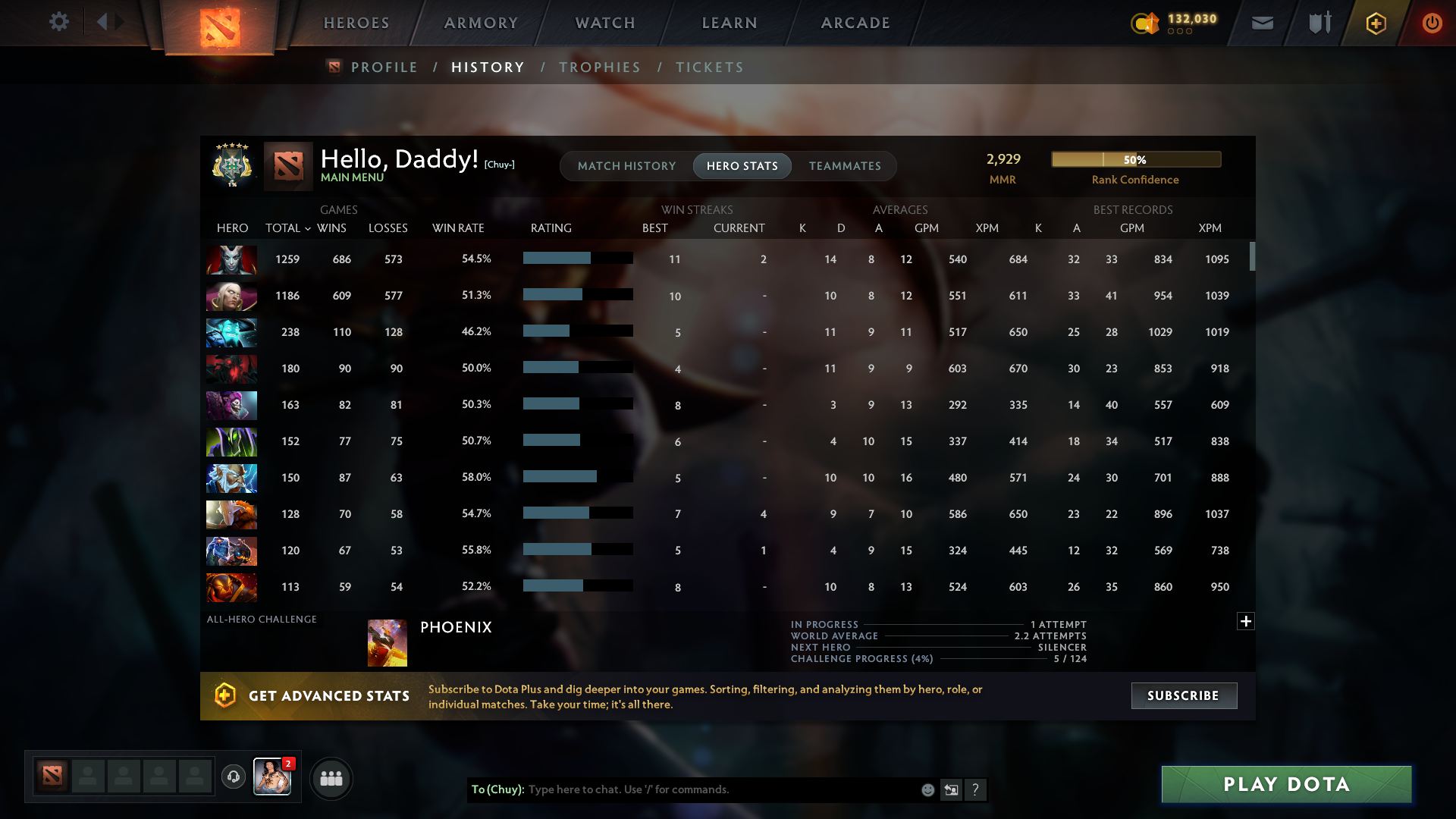Switch to the HERO STATS toggle view
Screen dimensions: 1456x819
[742, 165]
